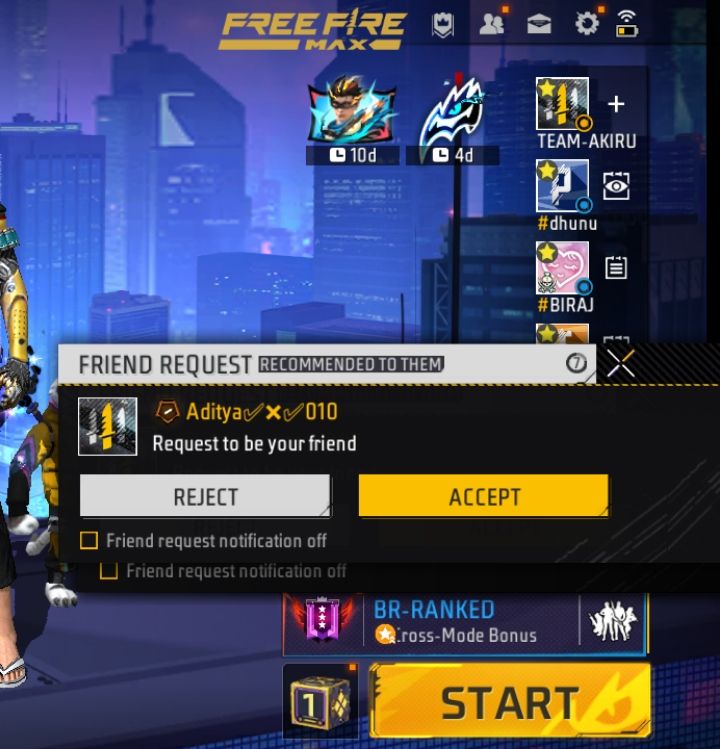720x749 pixels.
Task: Open the settings gear icon
Action: pos(585,23)
